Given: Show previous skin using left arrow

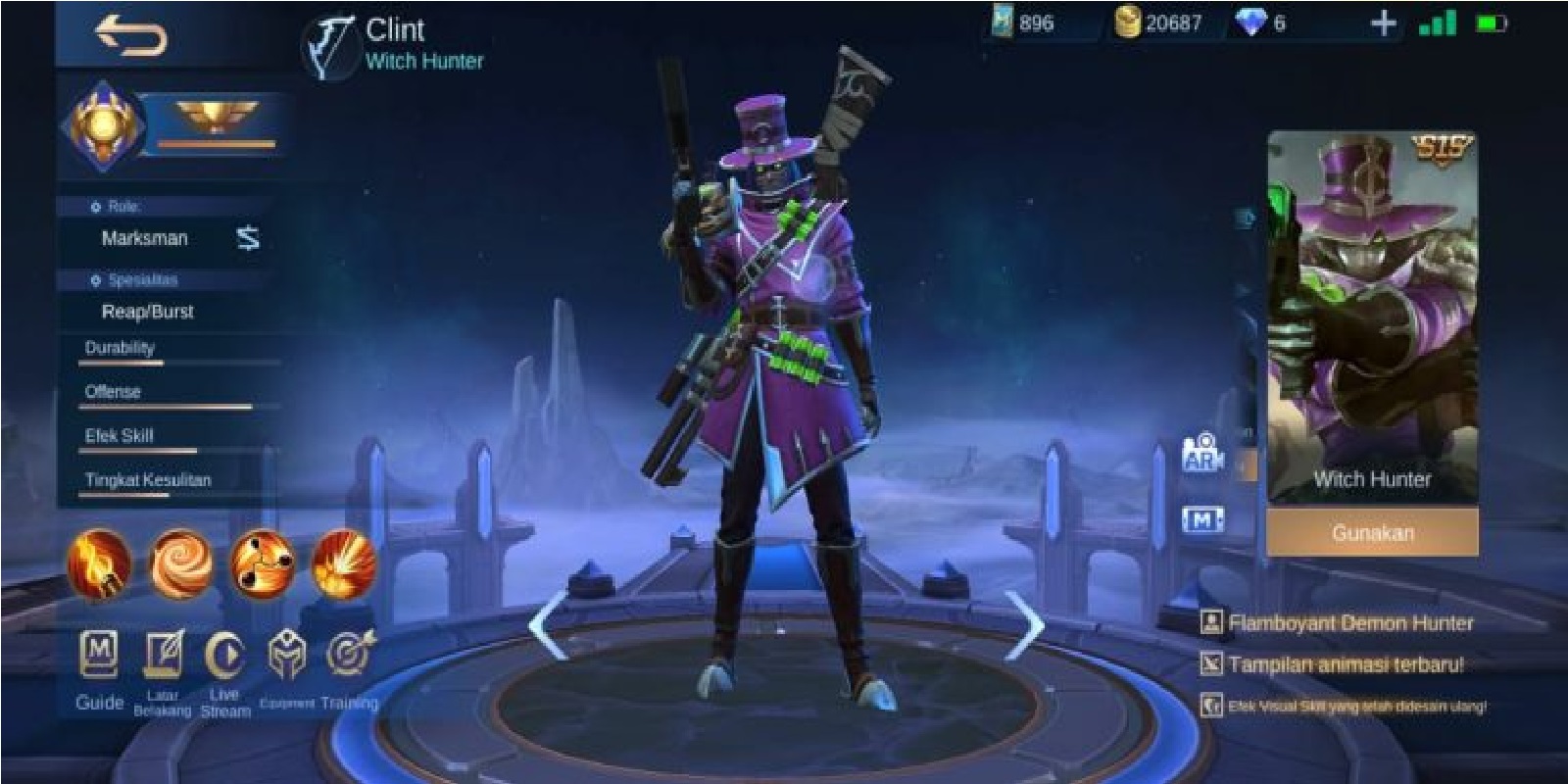Looking at the screenshot, I should [547, 624].
